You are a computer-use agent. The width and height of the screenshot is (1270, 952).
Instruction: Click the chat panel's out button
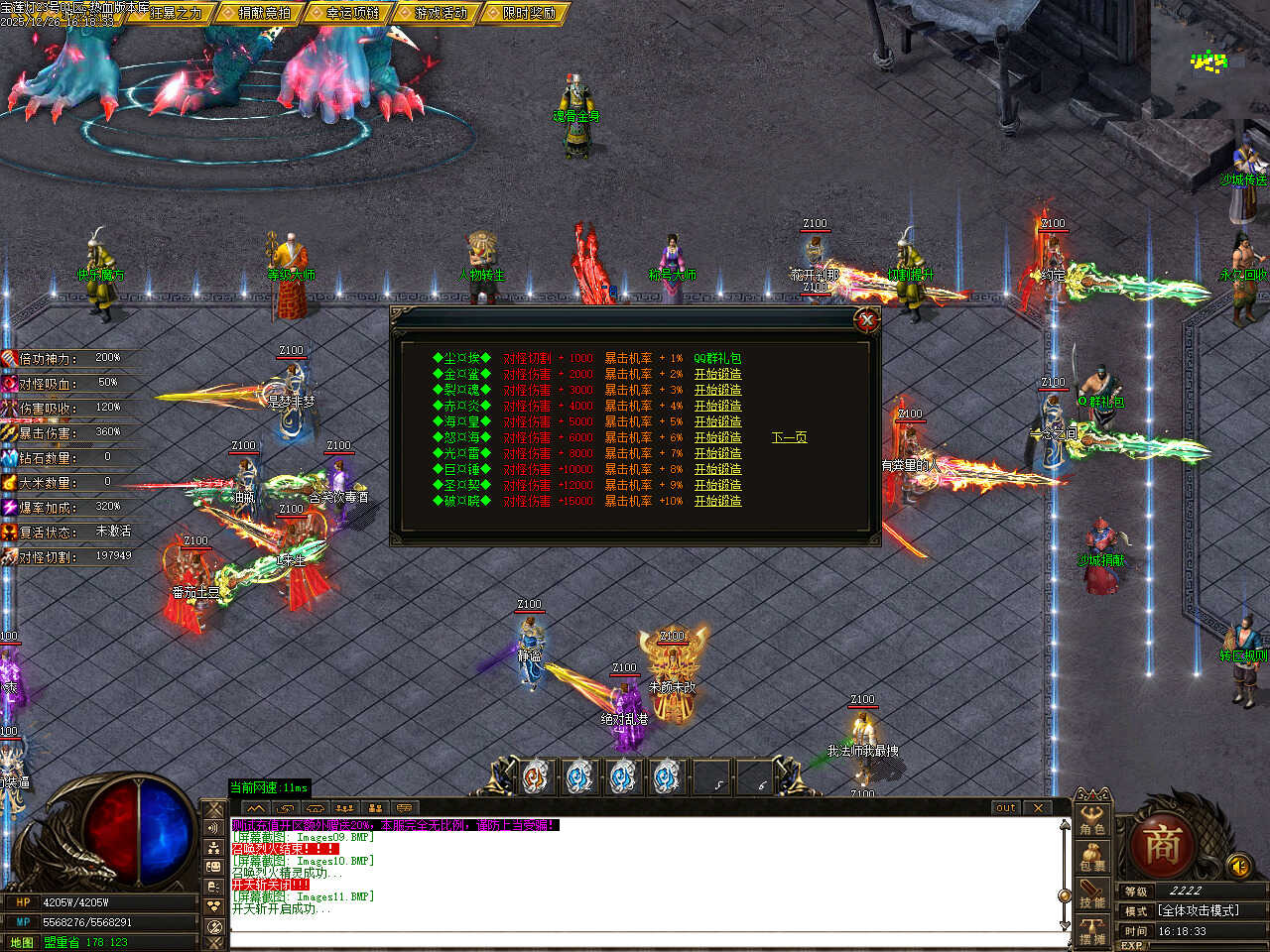click(x=1006, y=808)
